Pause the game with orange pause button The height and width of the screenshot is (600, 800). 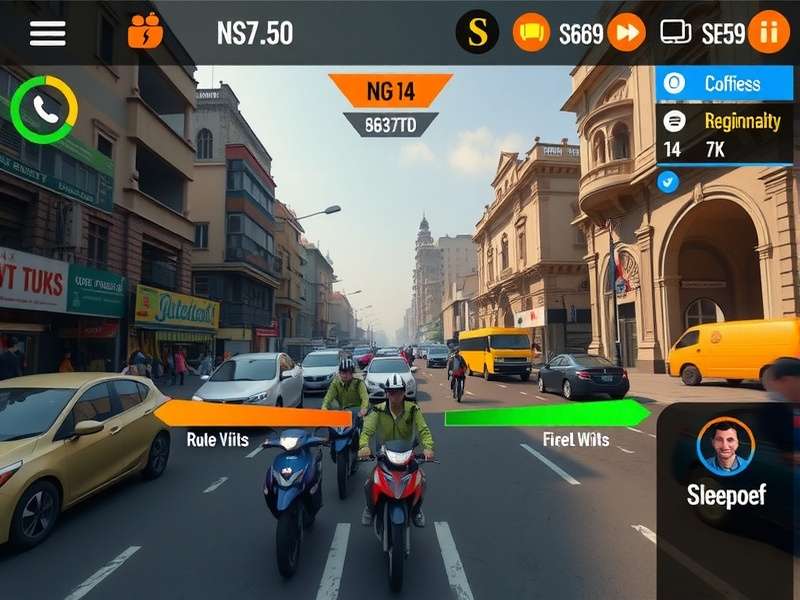pos(768,32)
